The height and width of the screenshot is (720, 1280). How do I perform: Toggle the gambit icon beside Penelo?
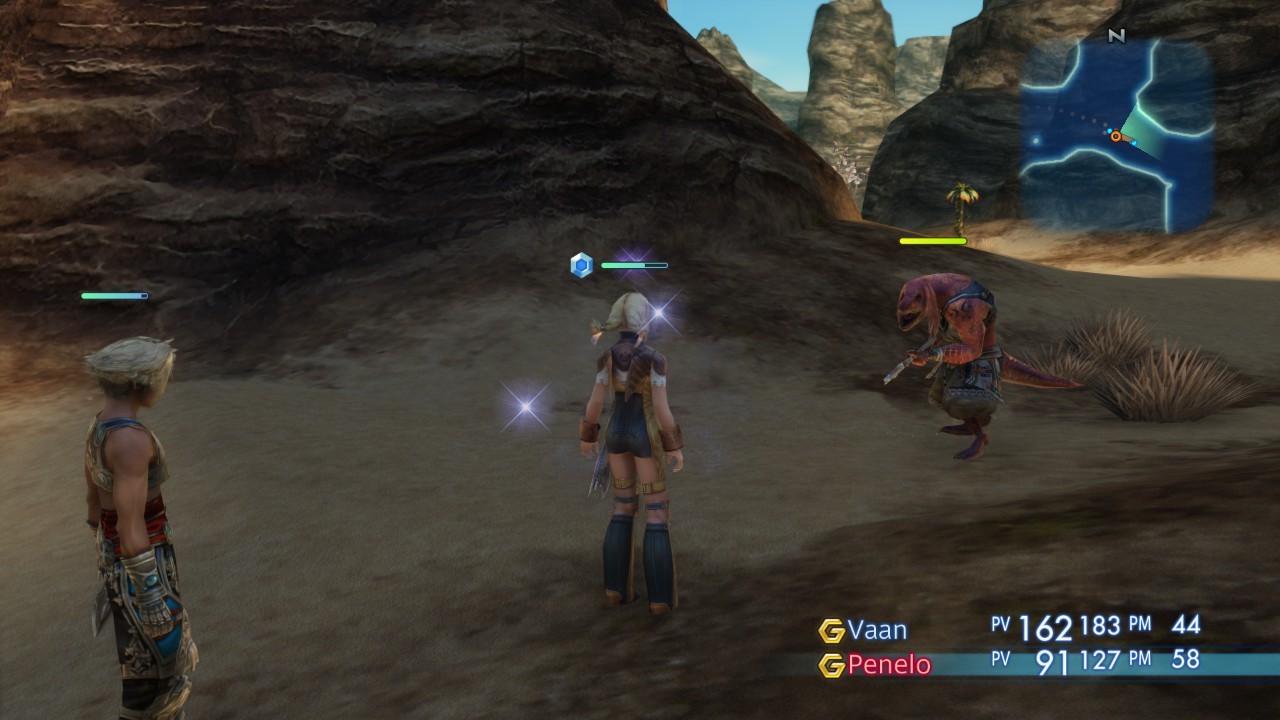(831, 666)
